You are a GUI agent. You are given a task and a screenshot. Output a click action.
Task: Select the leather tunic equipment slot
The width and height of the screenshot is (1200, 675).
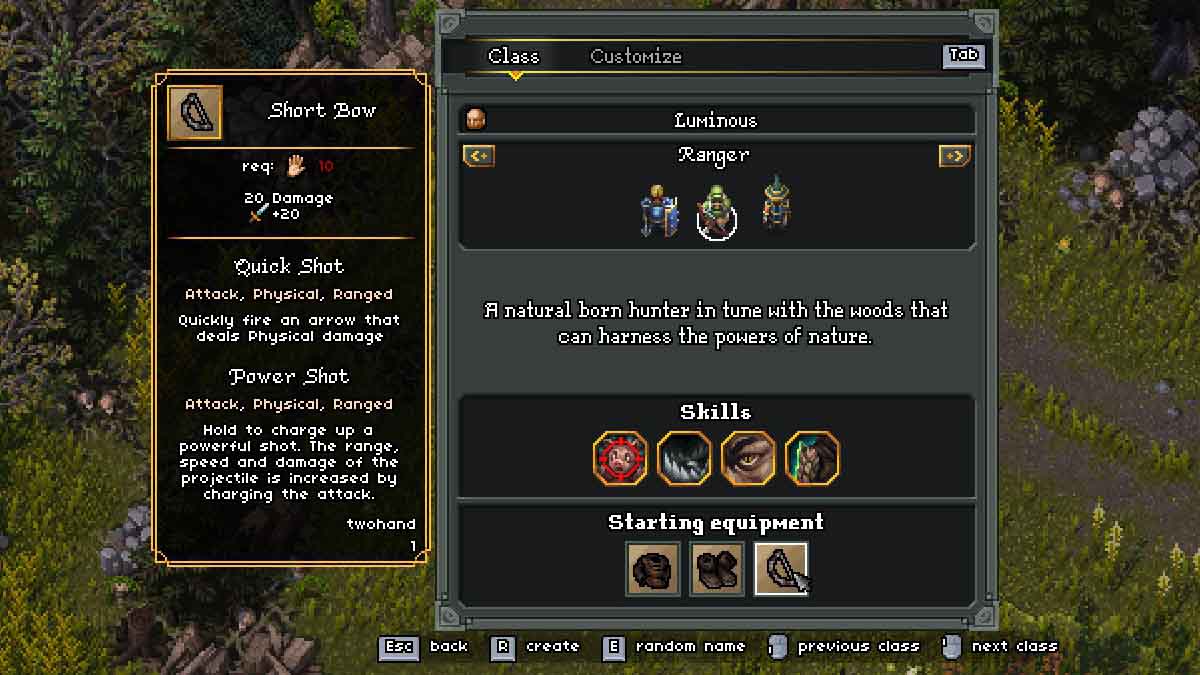pos(653,568)
